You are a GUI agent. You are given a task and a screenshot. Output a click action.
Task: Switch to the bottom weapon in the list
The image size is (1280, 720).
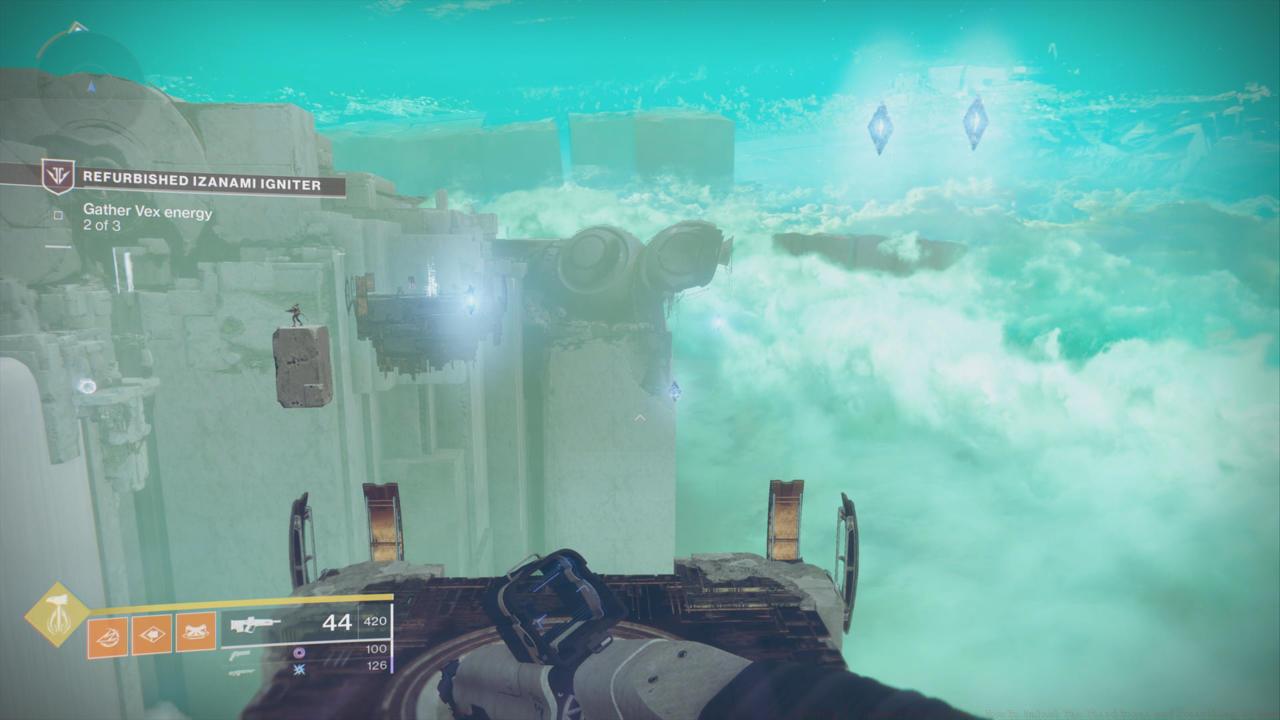240,672
